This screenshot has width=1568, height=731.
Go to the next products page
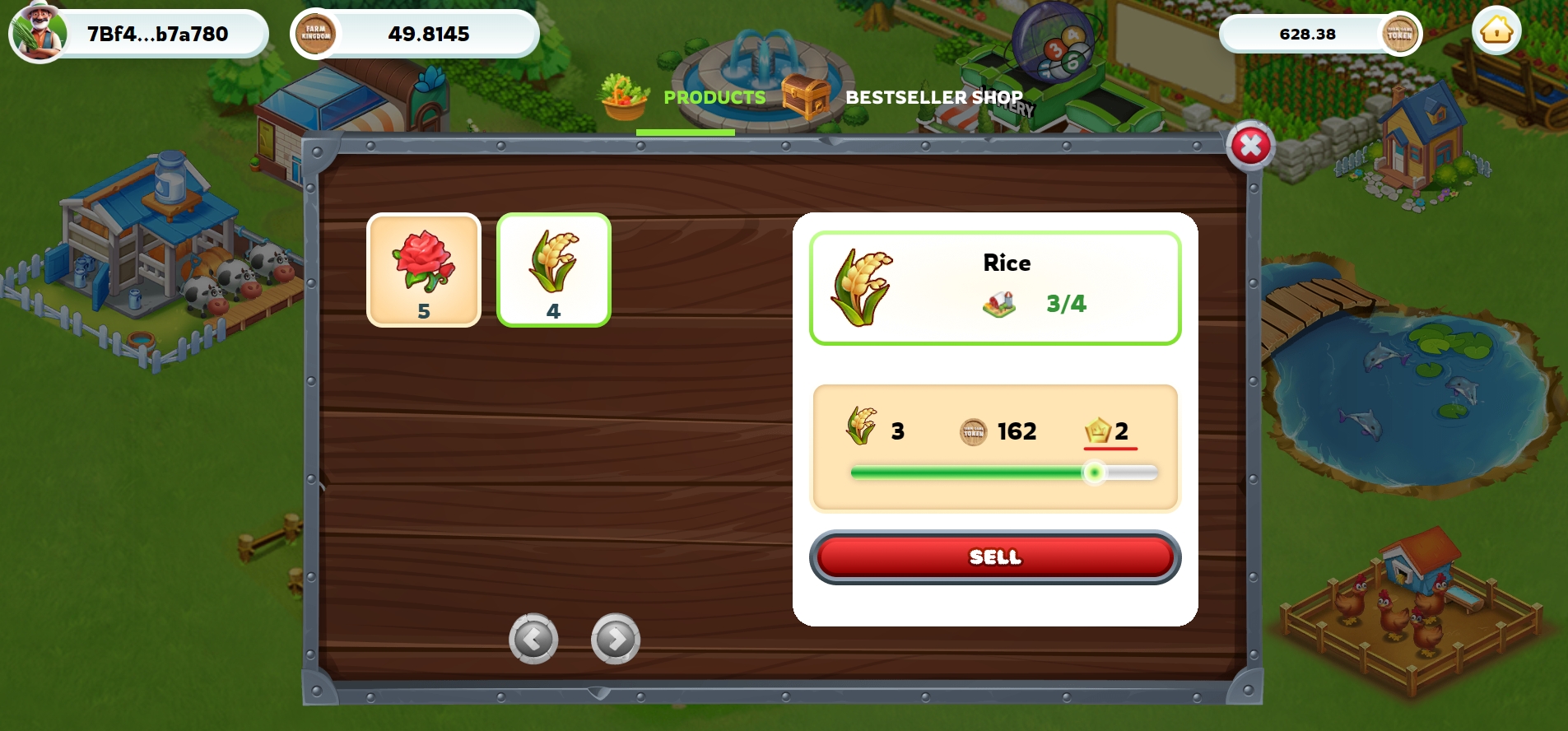[x=616, y=639]
